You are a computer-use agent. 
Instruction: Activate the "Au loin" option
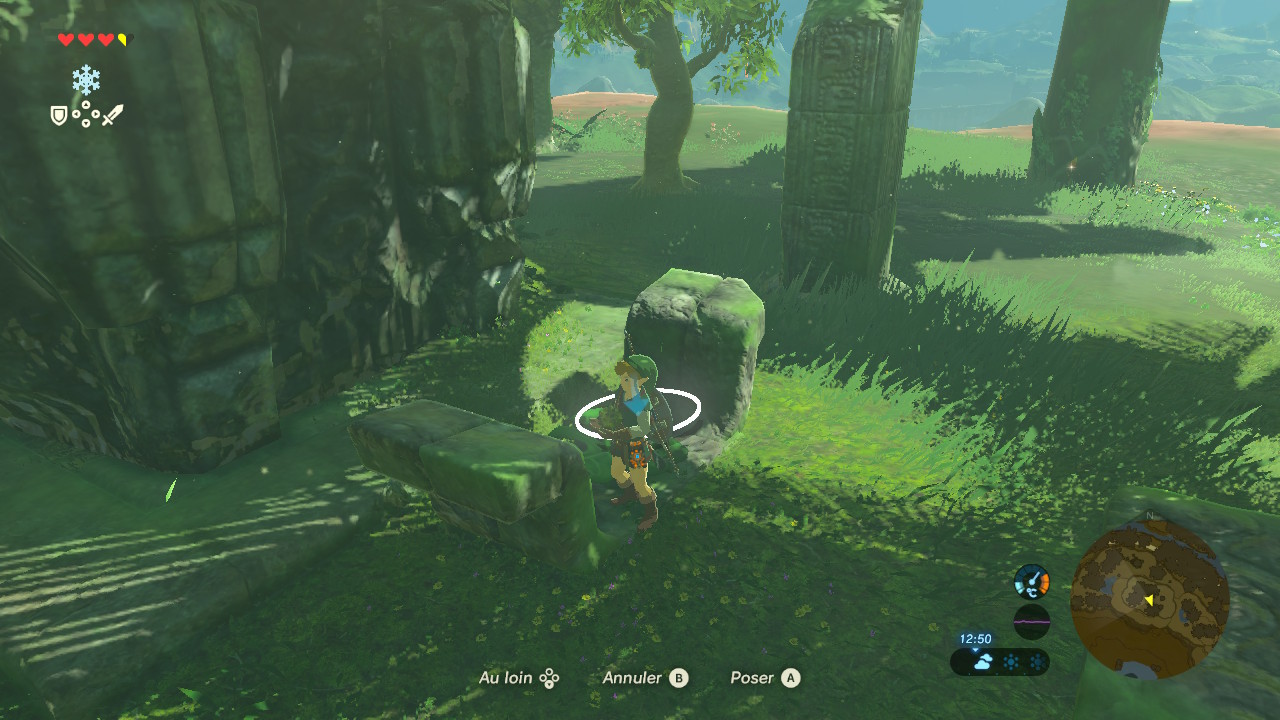[x=518, y=678]
